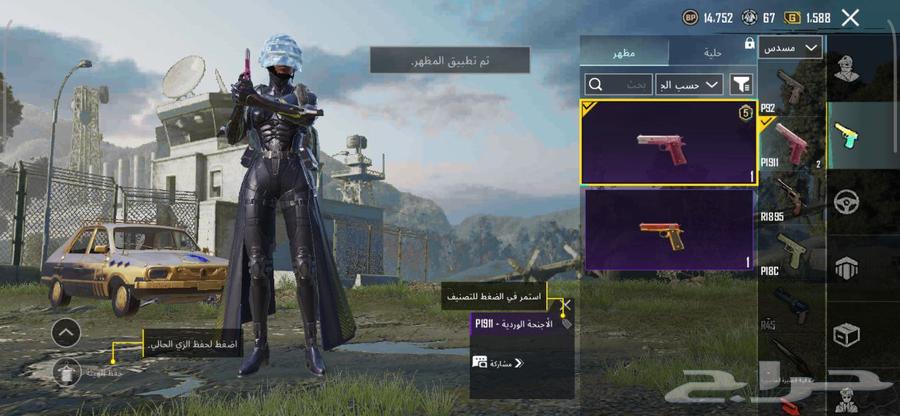Open the مسدس (pistol) weapon type dropdown
Screen dimensions: 900x416
pos(790,47)
